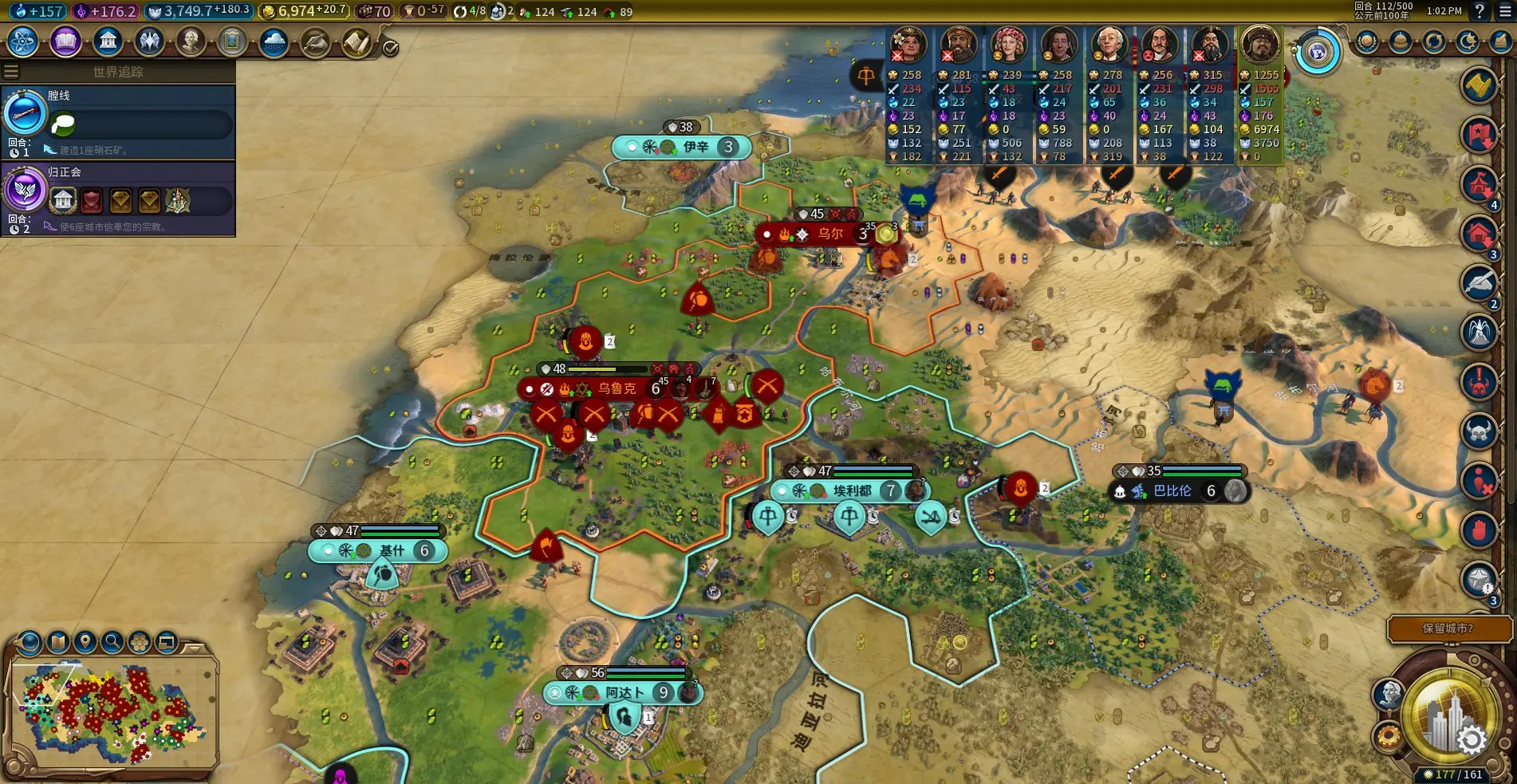
Task: Open the help question mark button
Action: tap(1480, 11)
